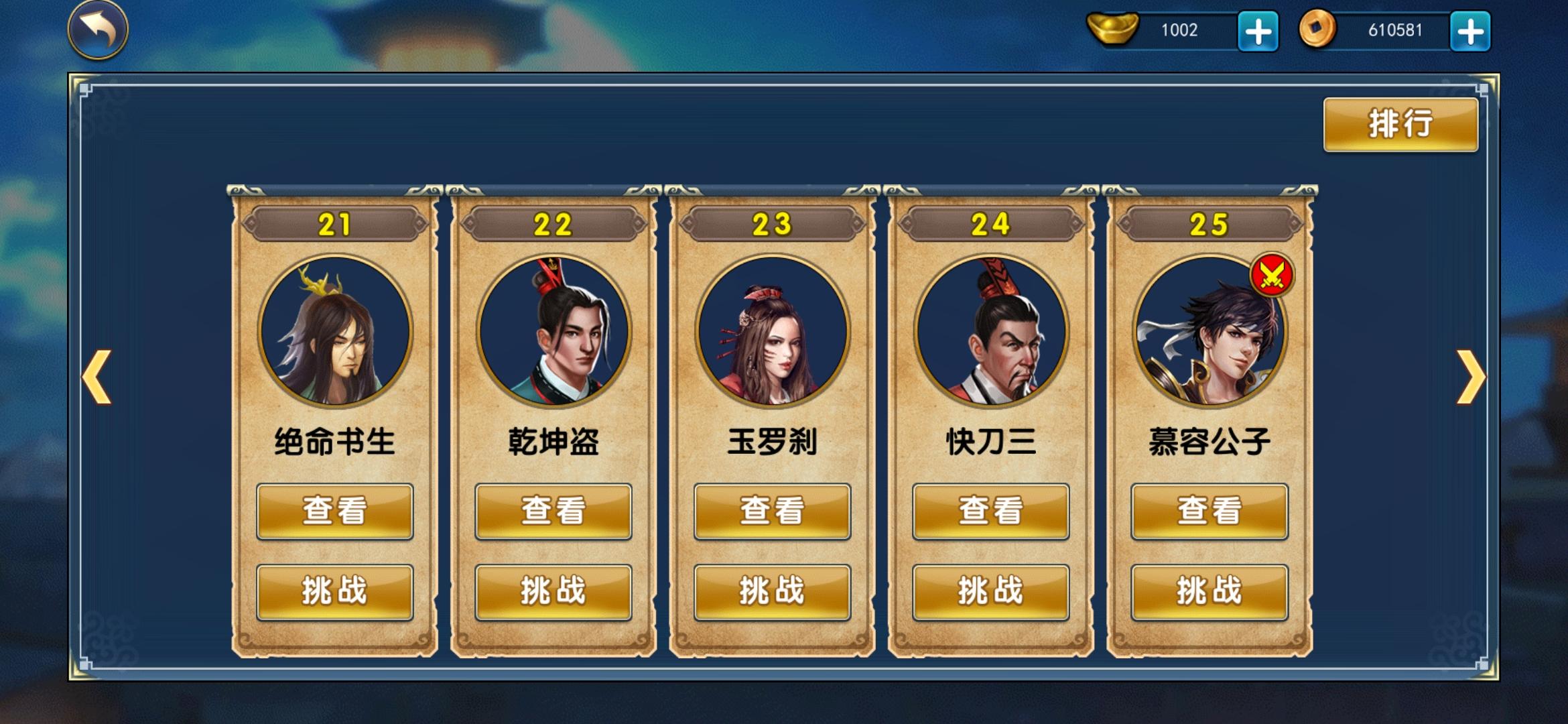
Task: View 乾坤盗's details via 查看
Action: pos(553,511)
